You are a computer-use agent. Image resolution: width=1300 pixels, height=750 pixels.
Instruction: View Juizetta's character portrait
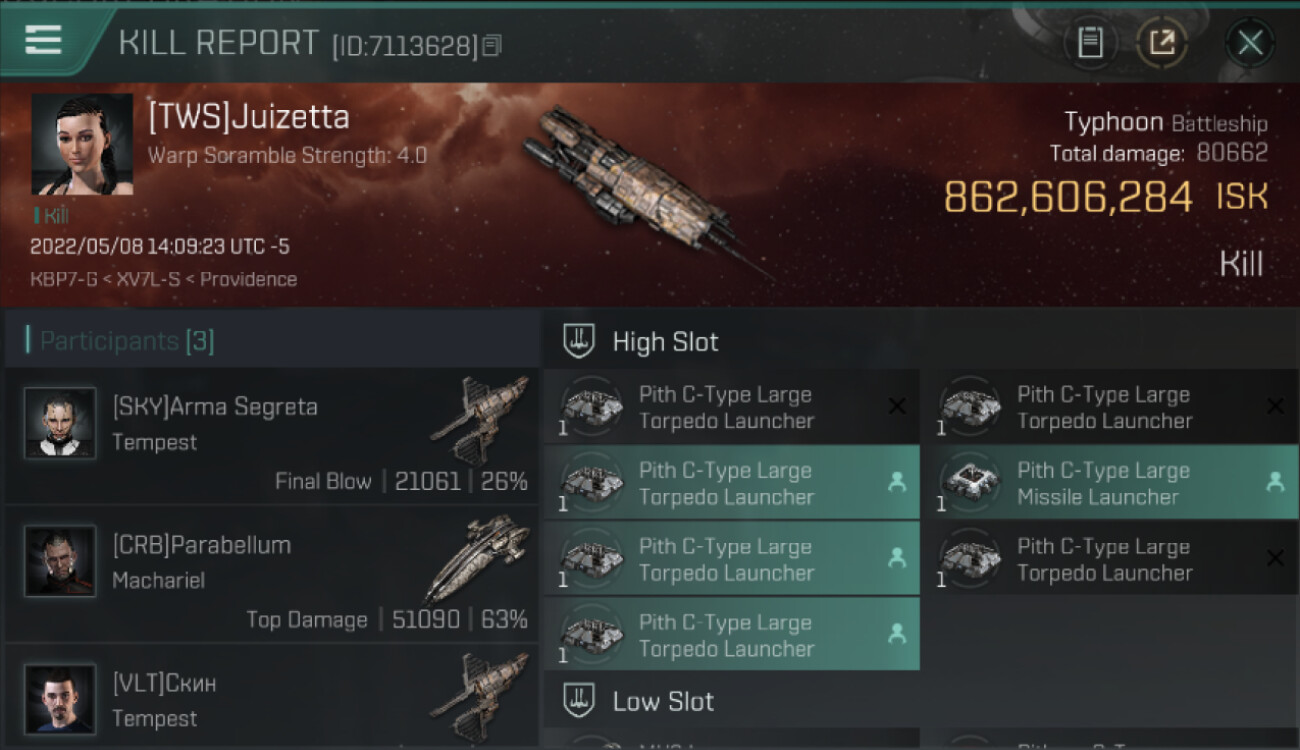tap(82, 144)
